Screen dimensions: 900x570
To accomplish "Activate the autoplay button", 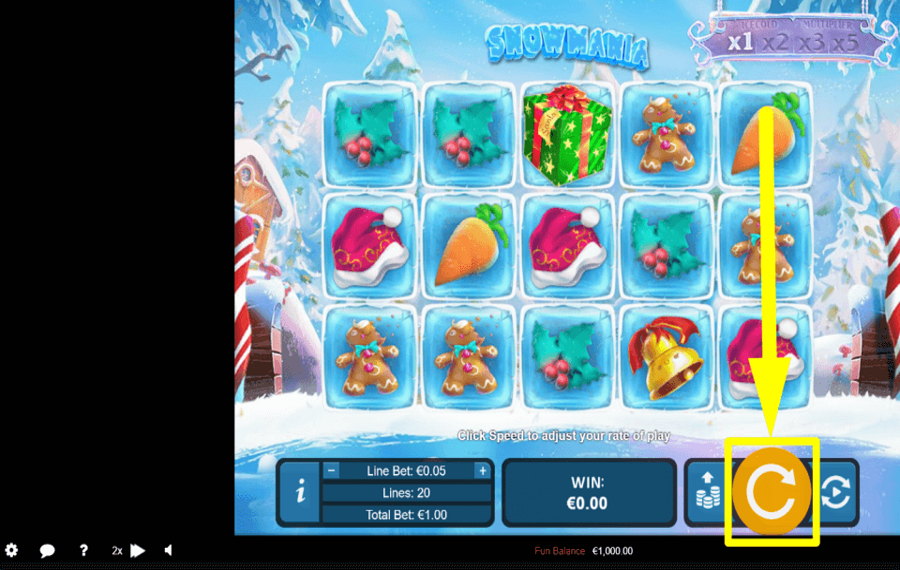I will coord(836,493).
